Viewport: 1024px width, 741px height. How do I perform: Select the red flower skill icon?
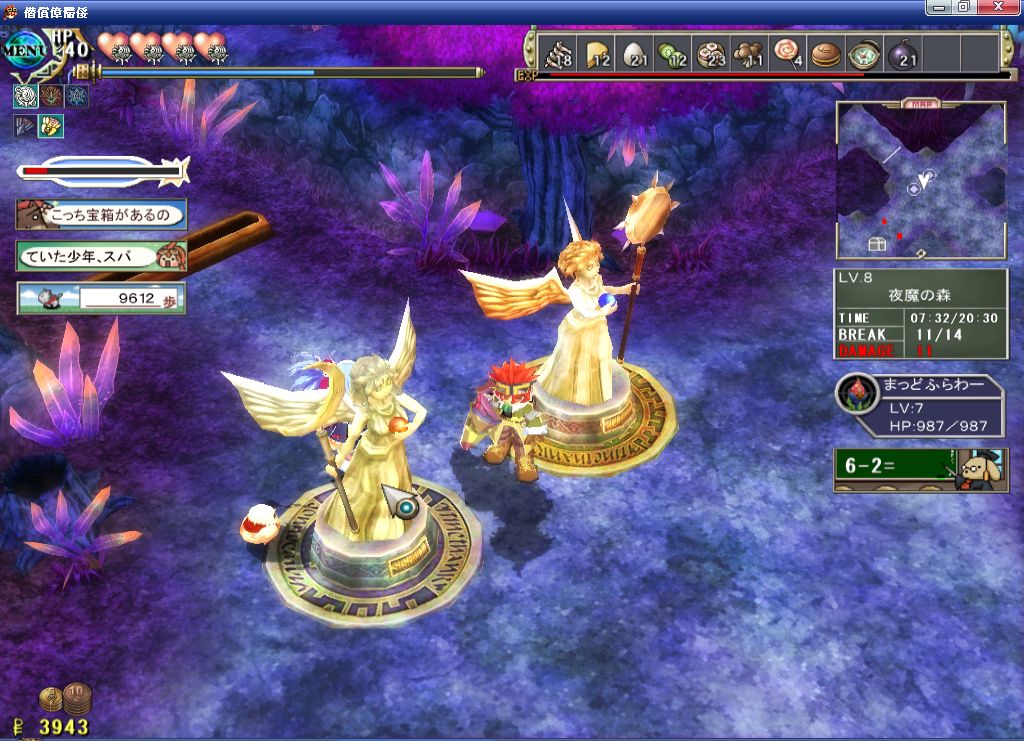[x=51, y=96]
